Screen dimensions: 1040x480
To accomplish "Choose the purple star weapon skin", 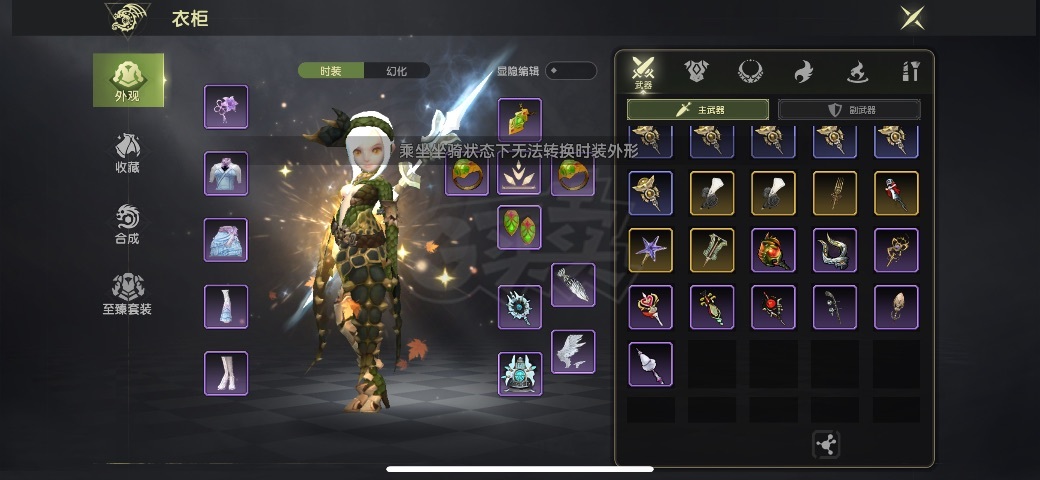I will point(650,250).
